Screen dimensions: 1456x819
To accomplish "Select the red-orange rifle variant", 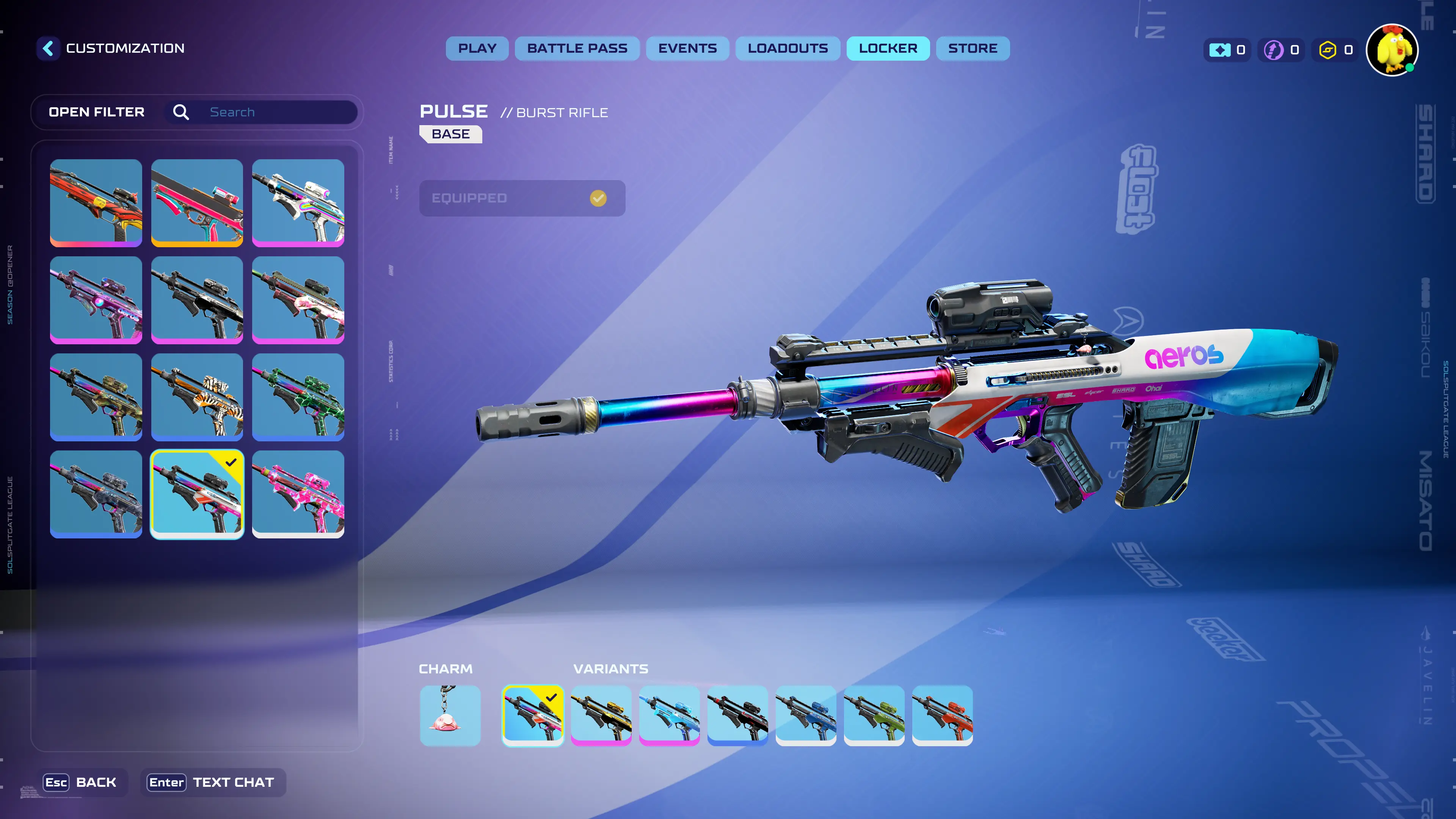I will coord(942,715).
